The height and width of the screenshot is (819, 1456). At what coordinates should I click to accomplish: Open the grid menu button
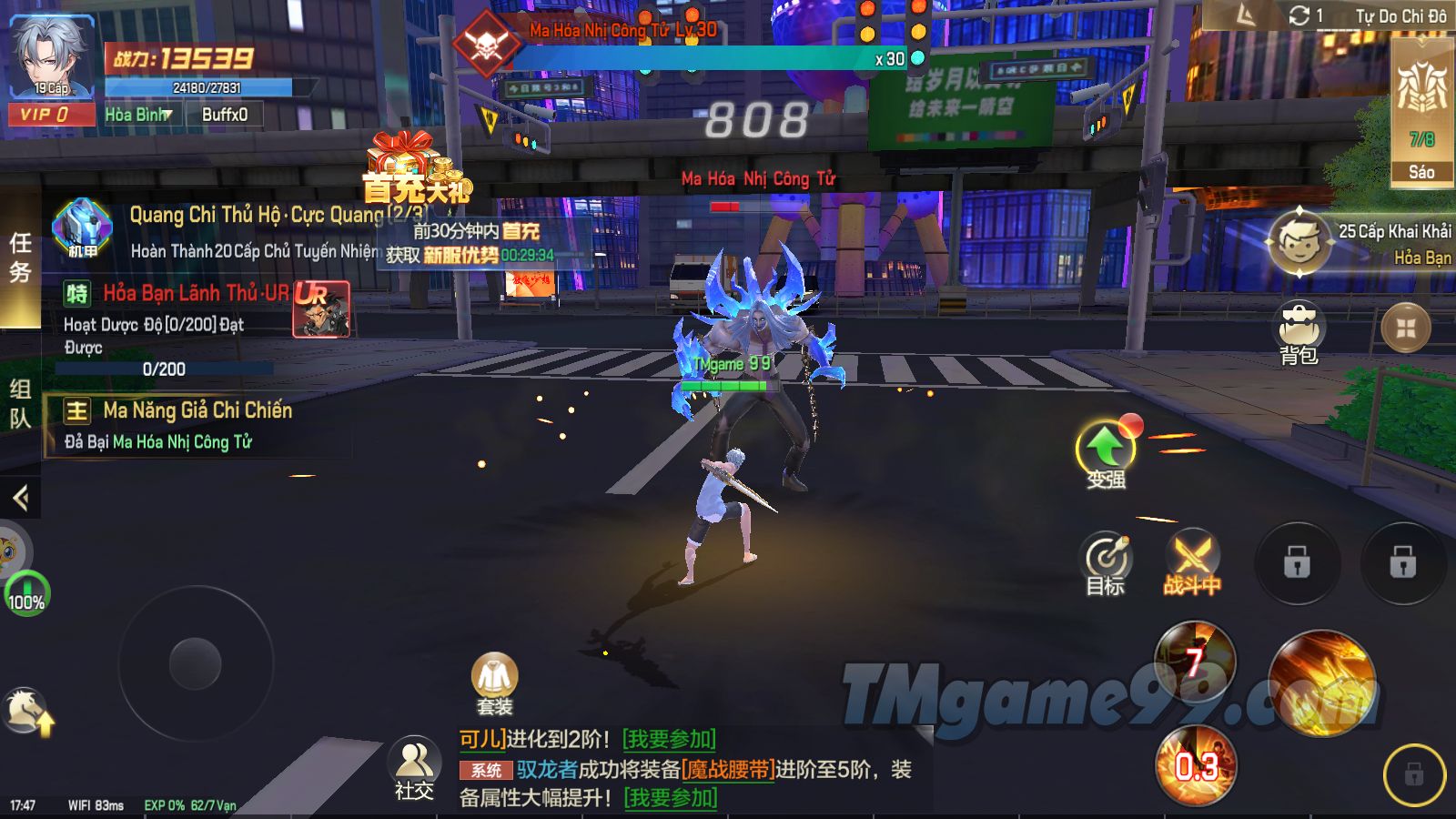pos(1406,328)
